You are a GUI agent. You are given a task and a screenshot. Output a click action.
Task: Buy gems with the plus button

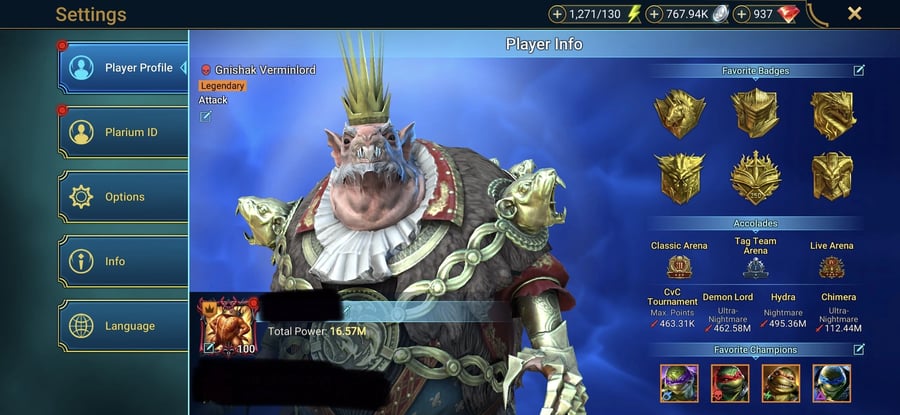742,14
